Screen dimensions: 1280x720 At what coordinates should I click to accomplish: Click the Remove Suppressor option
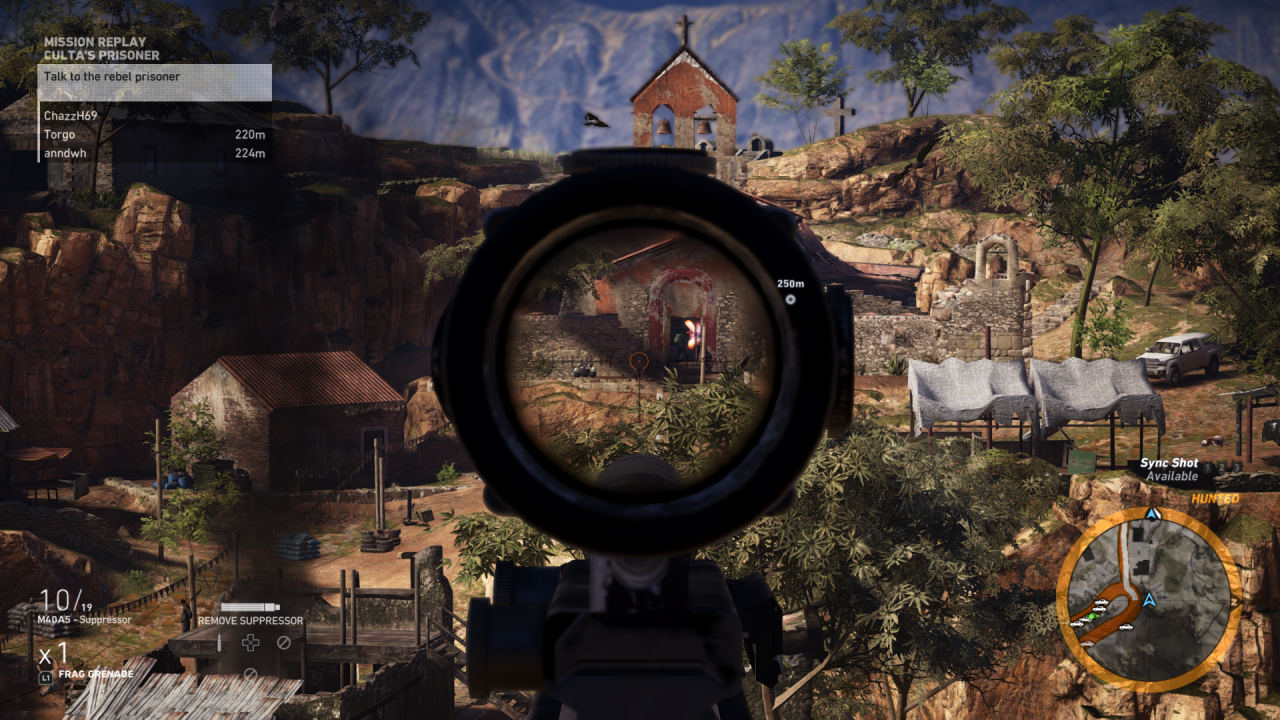(x=250, y=620)
